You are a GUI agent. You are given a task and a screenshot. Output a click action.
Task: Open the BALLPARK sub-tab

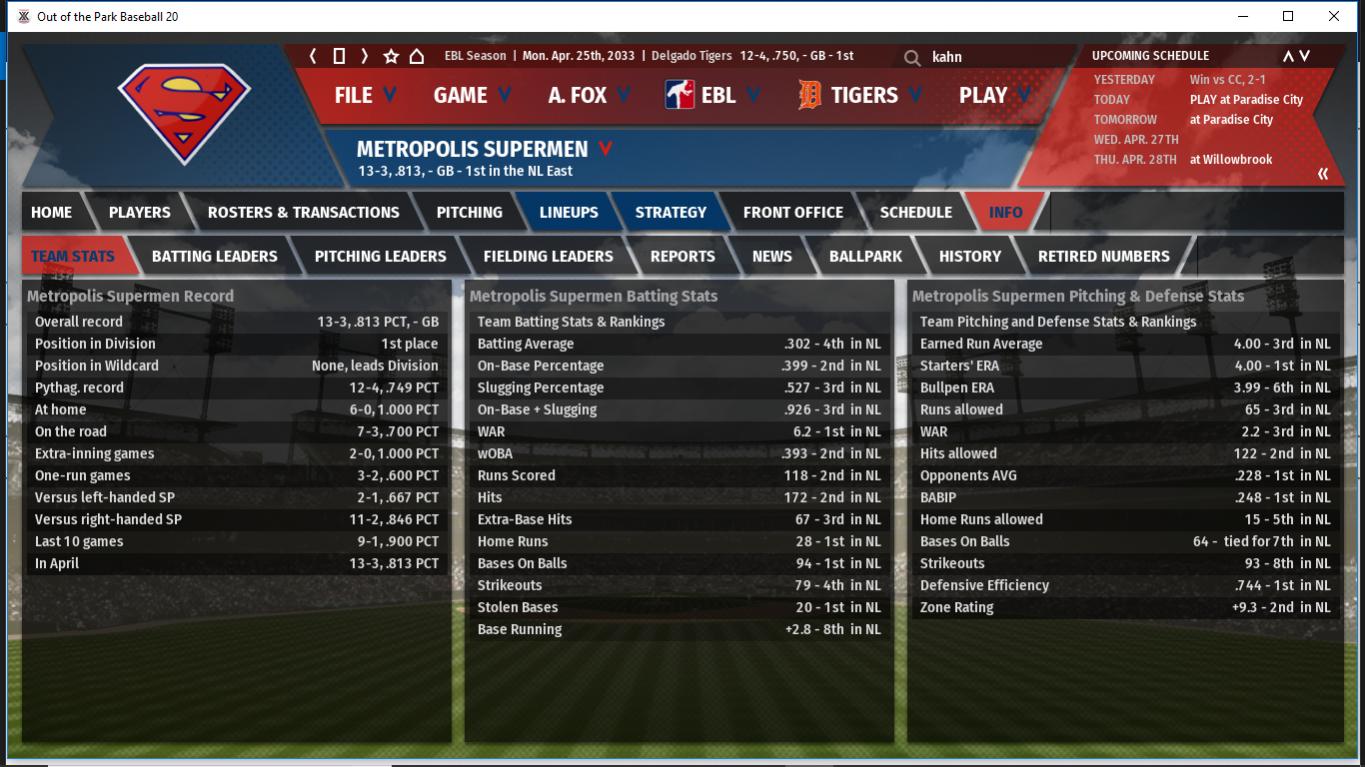[x=865, y=256]
